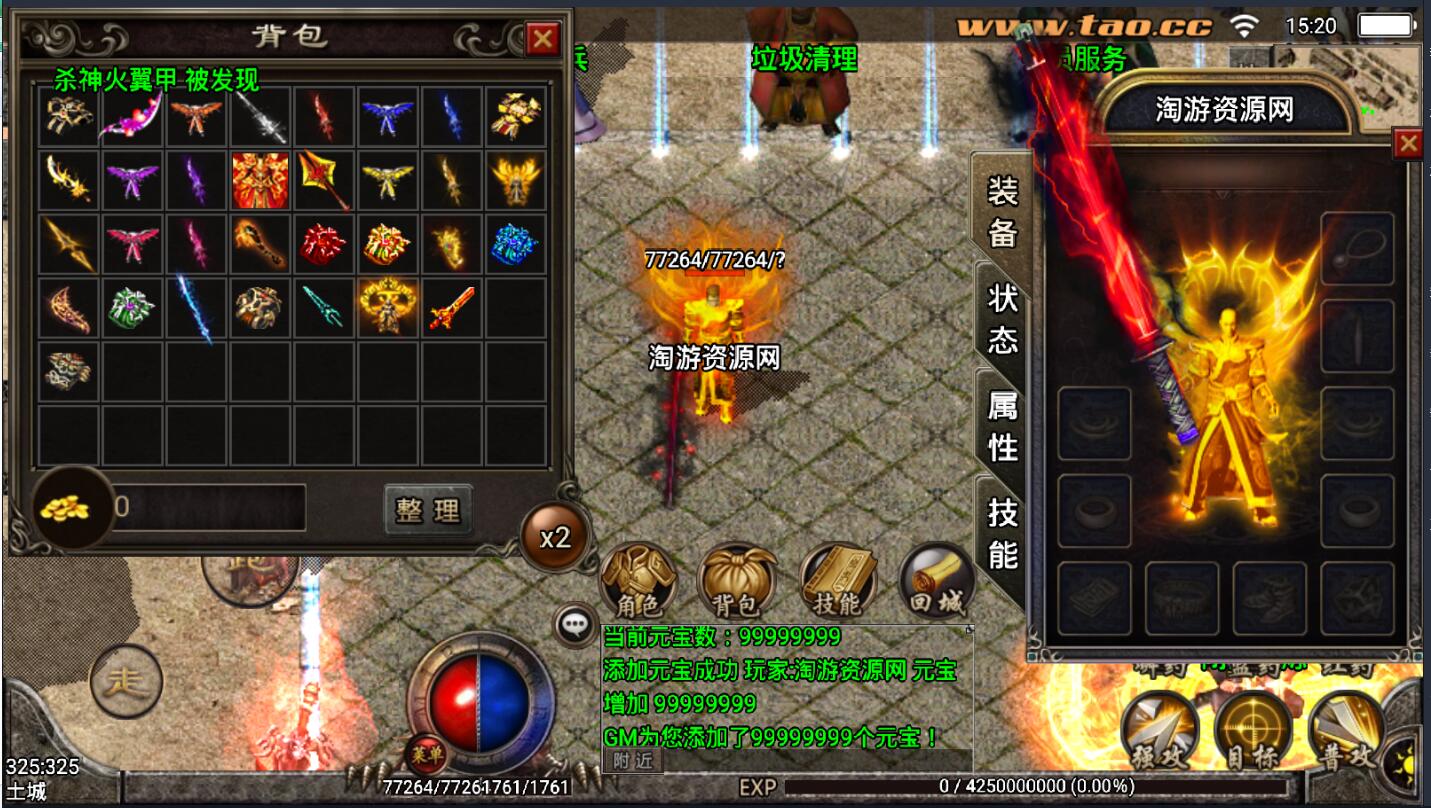Select the green gem-studded armor item
Viewport: 1431px width, 808px height.
pos(132,308)
